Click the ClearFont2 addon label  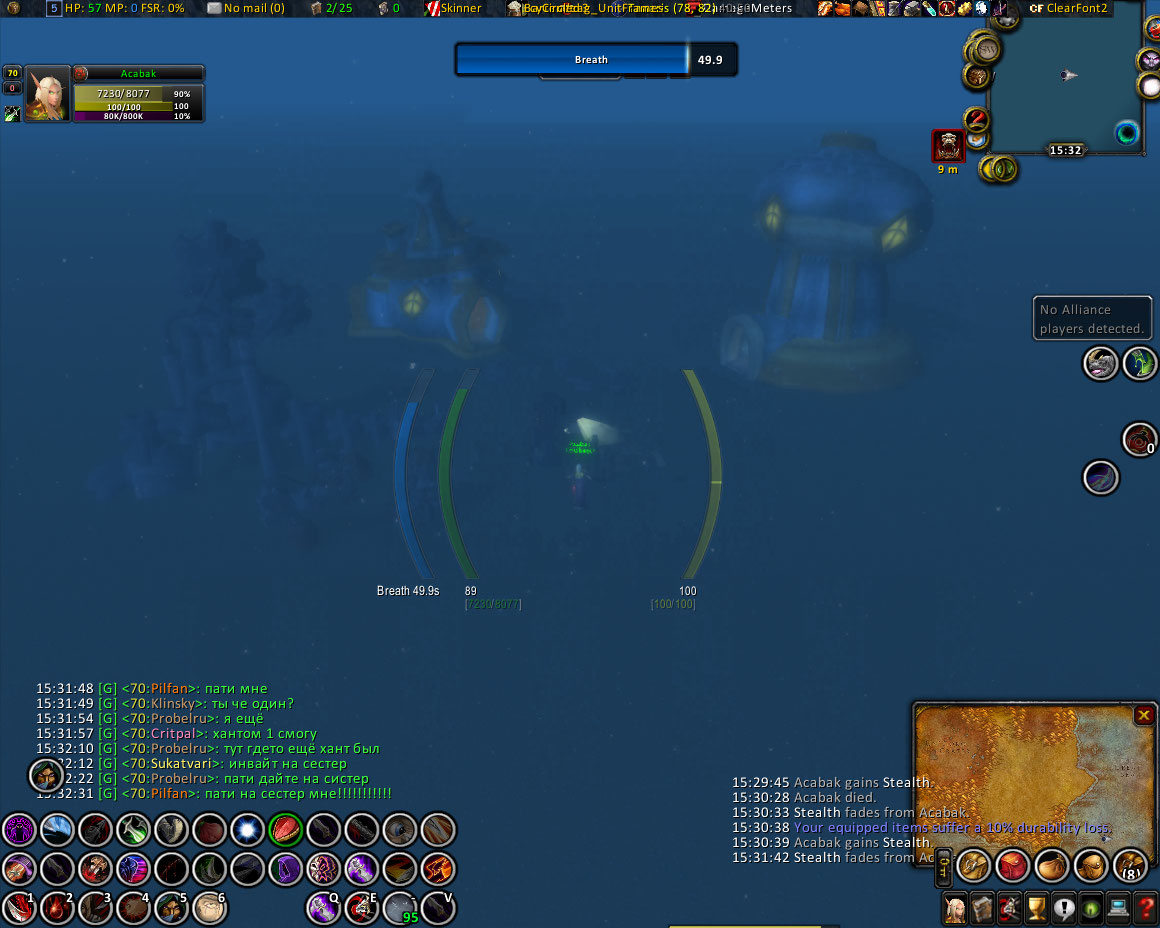pyautogui.click(x=1068, y=8)
